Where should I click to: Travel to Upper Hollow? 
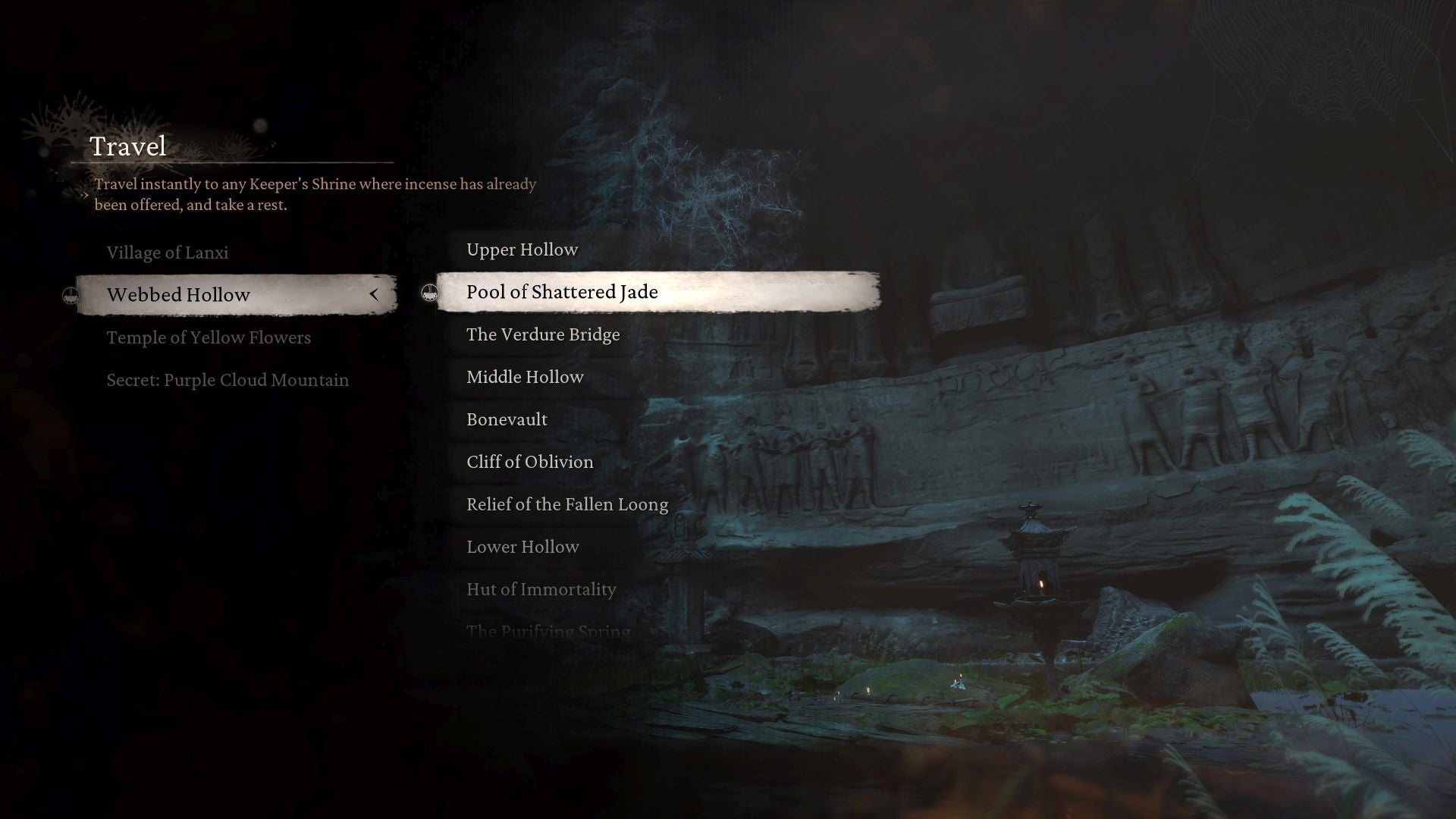pos(522,249)
